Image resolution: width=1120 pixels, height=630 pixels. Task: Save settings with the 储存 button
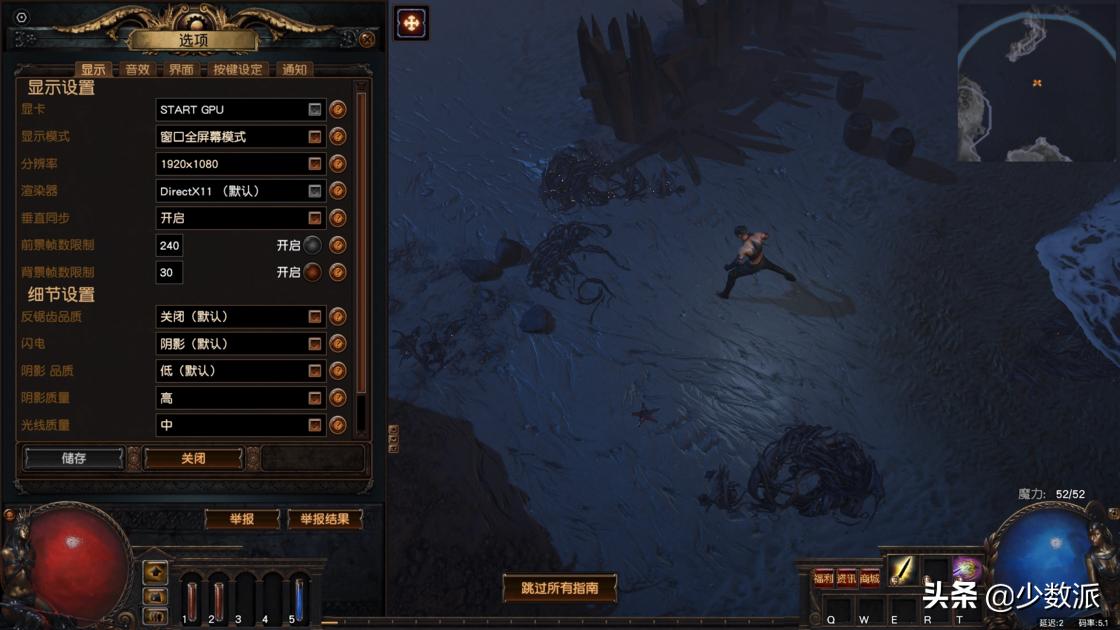[x=74, y=458]
